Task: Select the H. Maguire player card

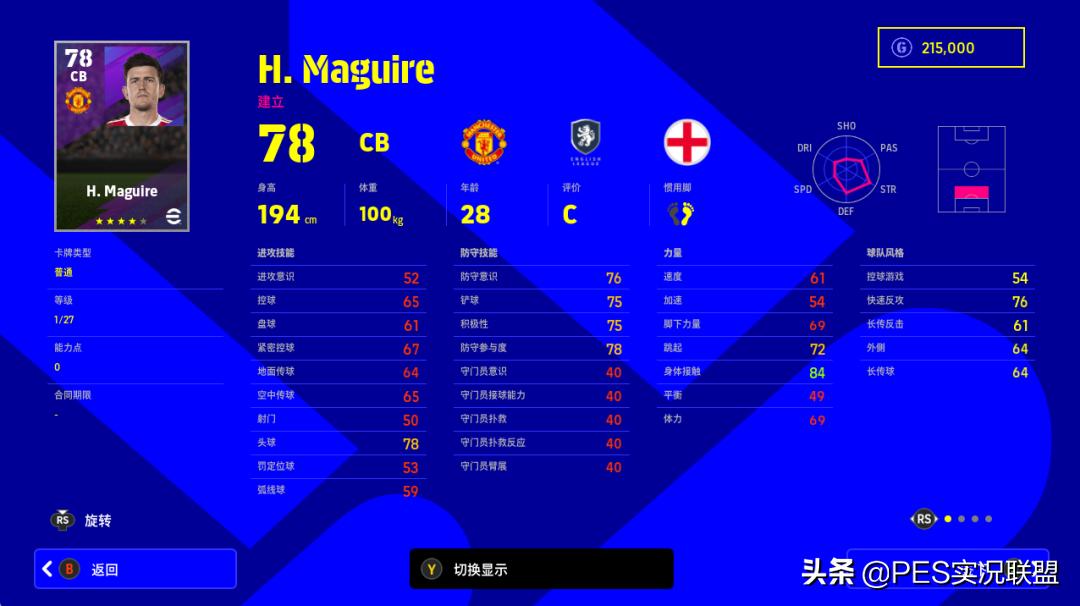Action: pyautogui.click(x=121, y=136)
